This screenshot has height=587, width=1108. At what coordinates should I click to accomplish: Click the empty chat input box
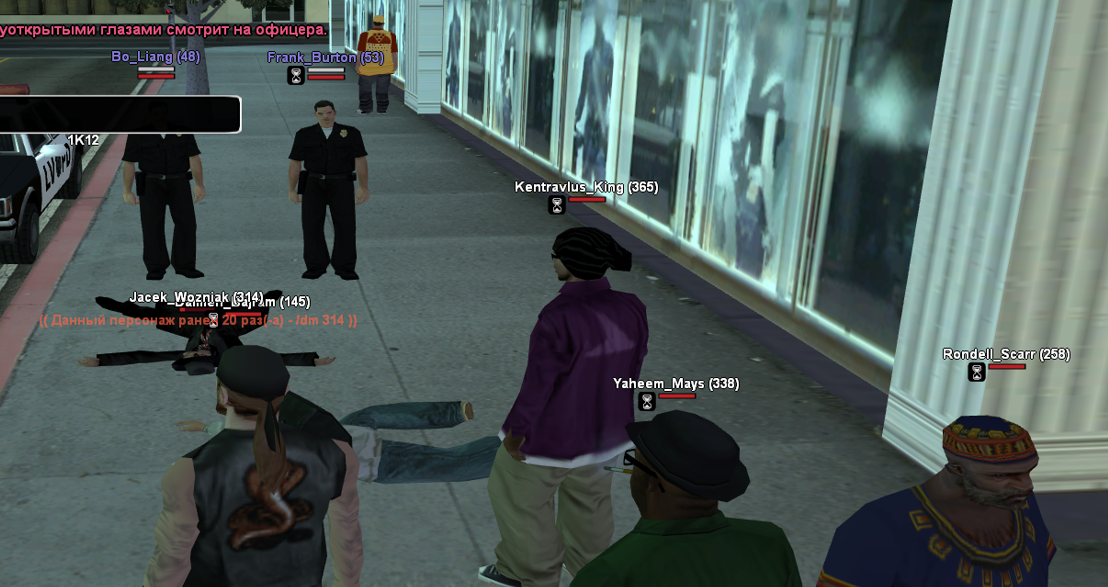click(118, 114)
